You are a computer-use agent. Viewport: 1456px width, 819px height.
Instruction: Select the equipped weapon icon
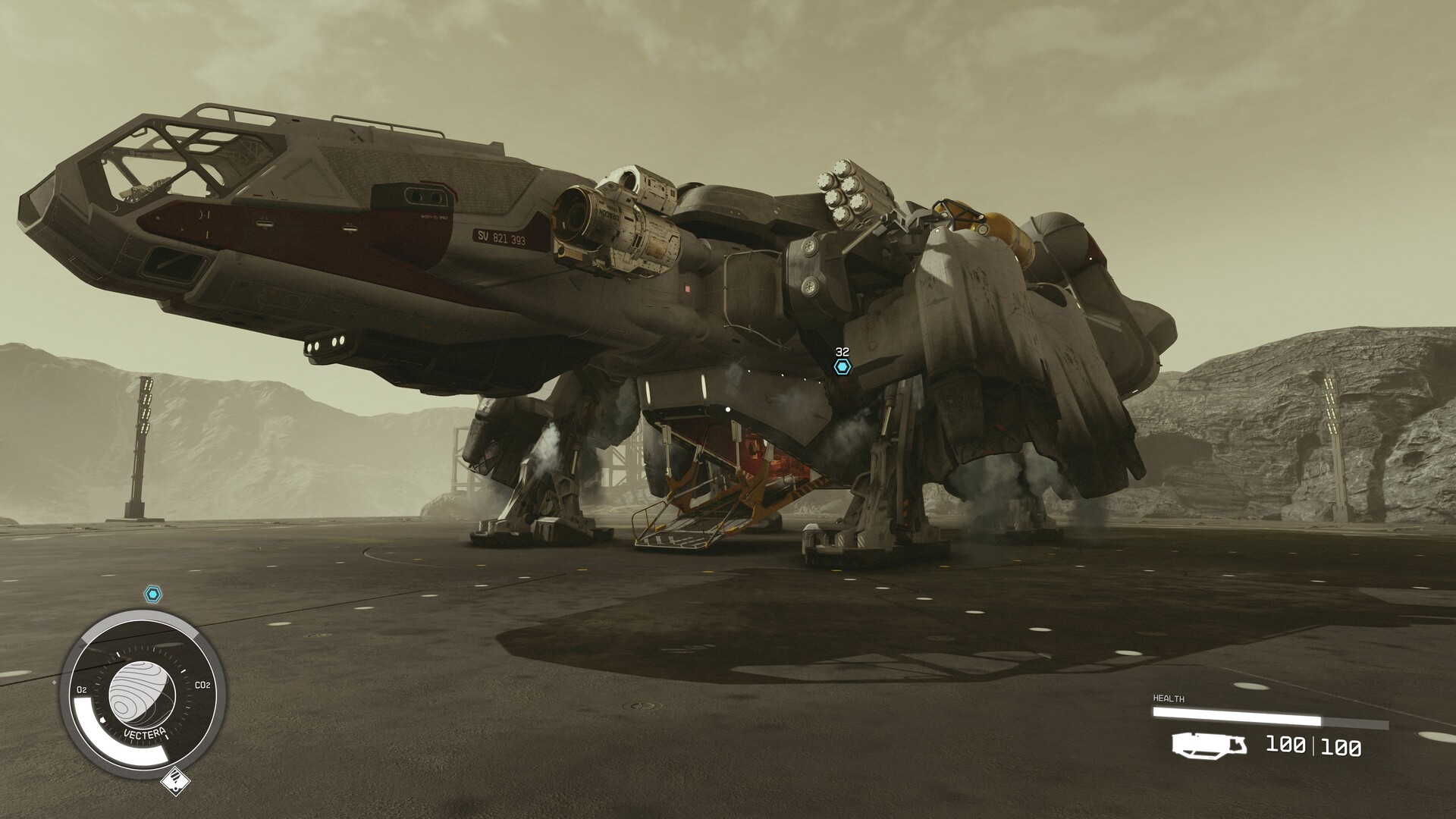point(1209,745)
